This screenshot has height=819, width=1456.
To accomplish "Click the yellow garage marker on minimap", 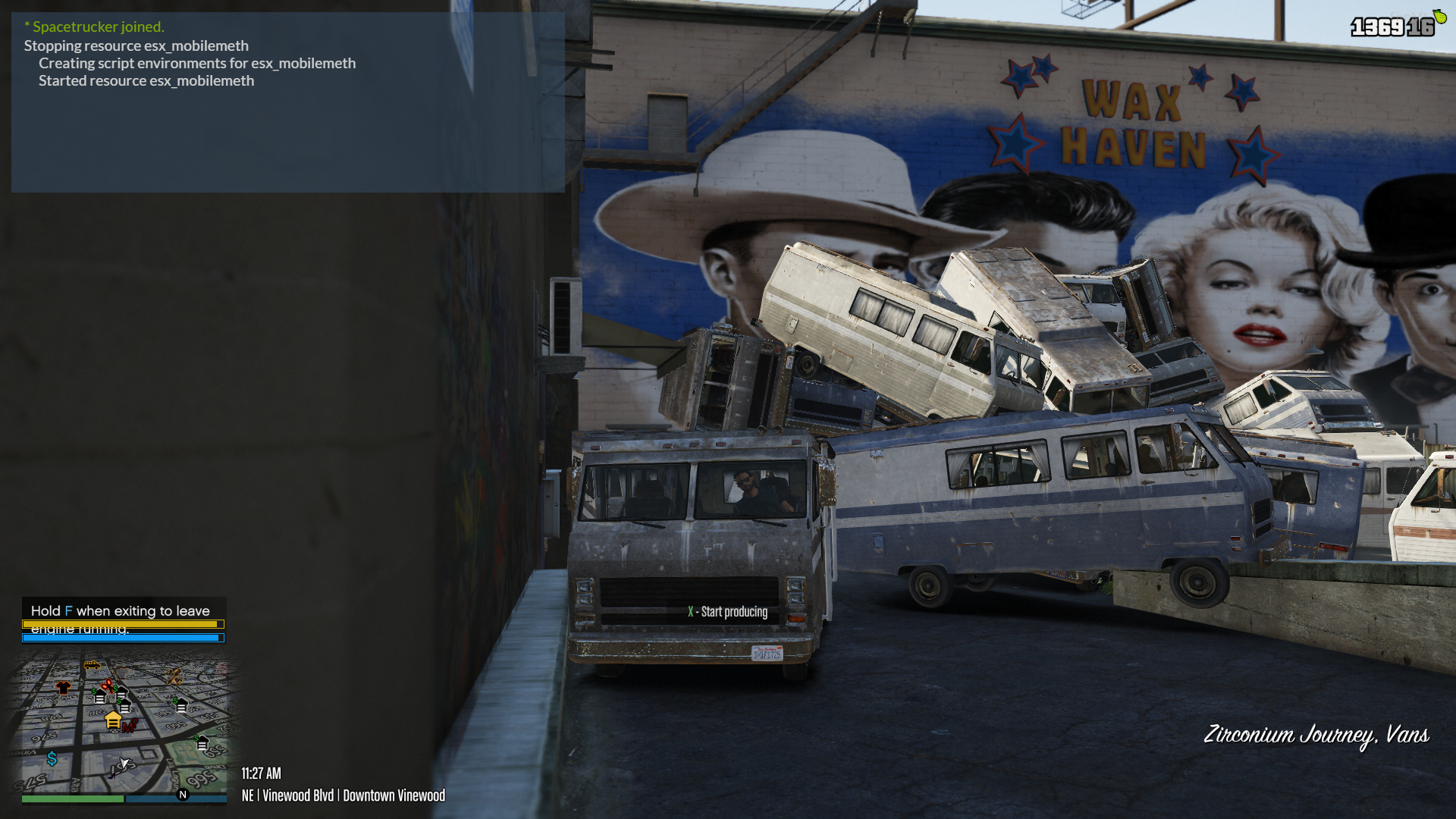I will click(113, 719).
